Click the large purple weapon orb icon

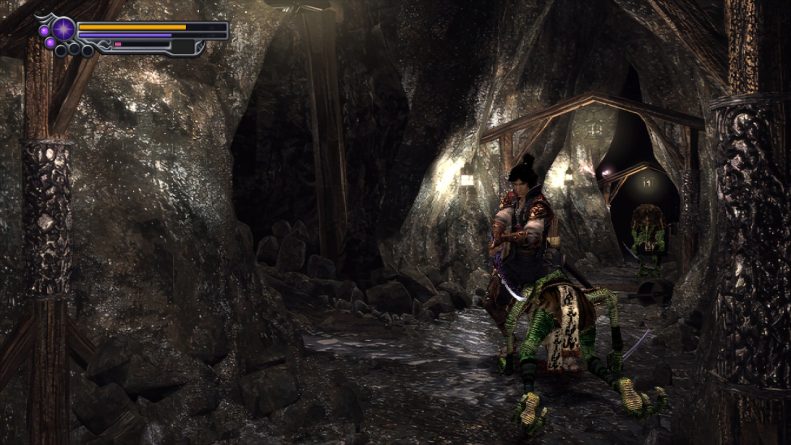tap(64, 29)
